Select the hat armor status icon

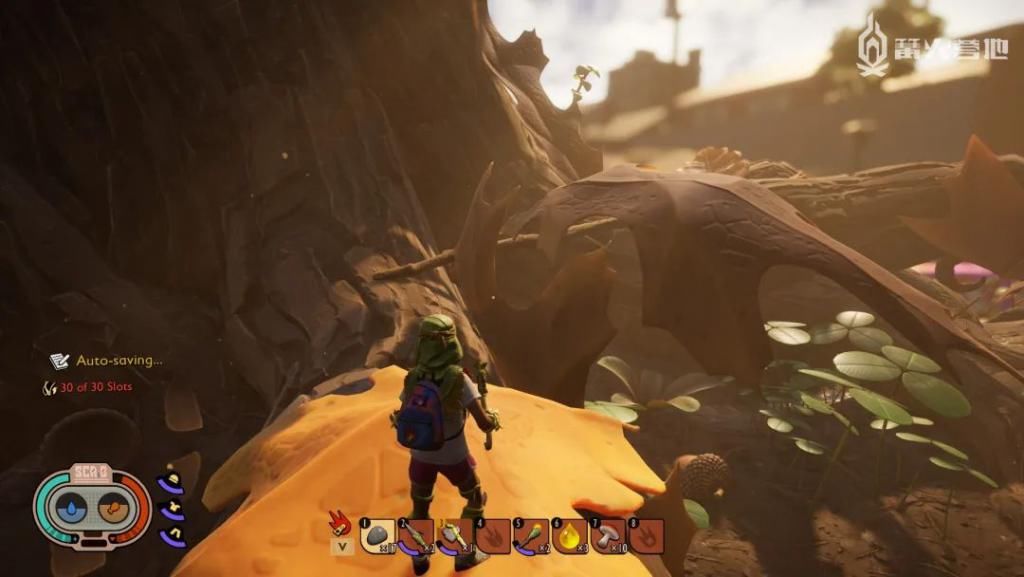[171, 484]
